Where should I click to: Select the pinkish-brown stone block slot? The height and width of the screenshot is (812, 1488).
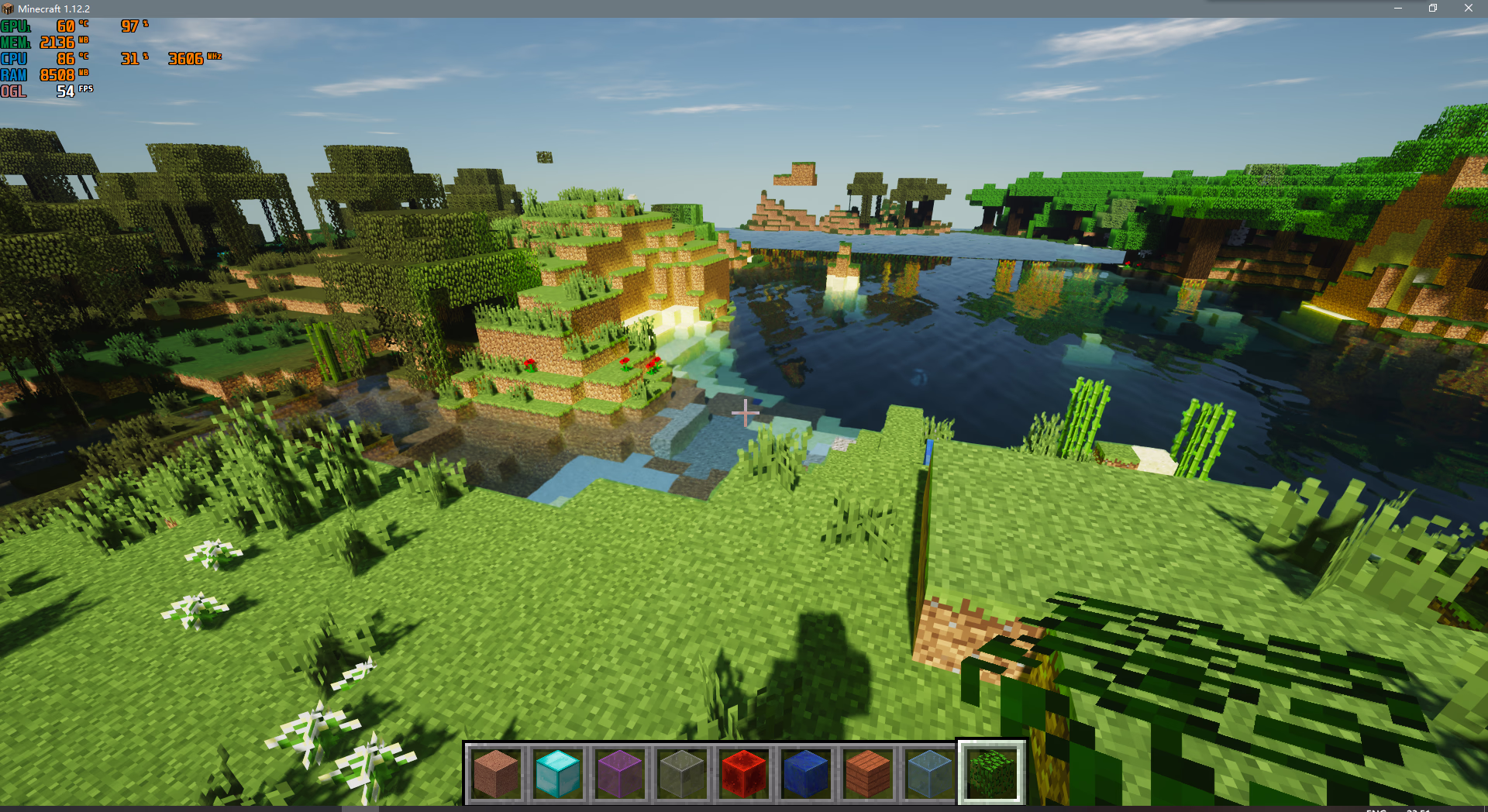[x=495, y=772]
